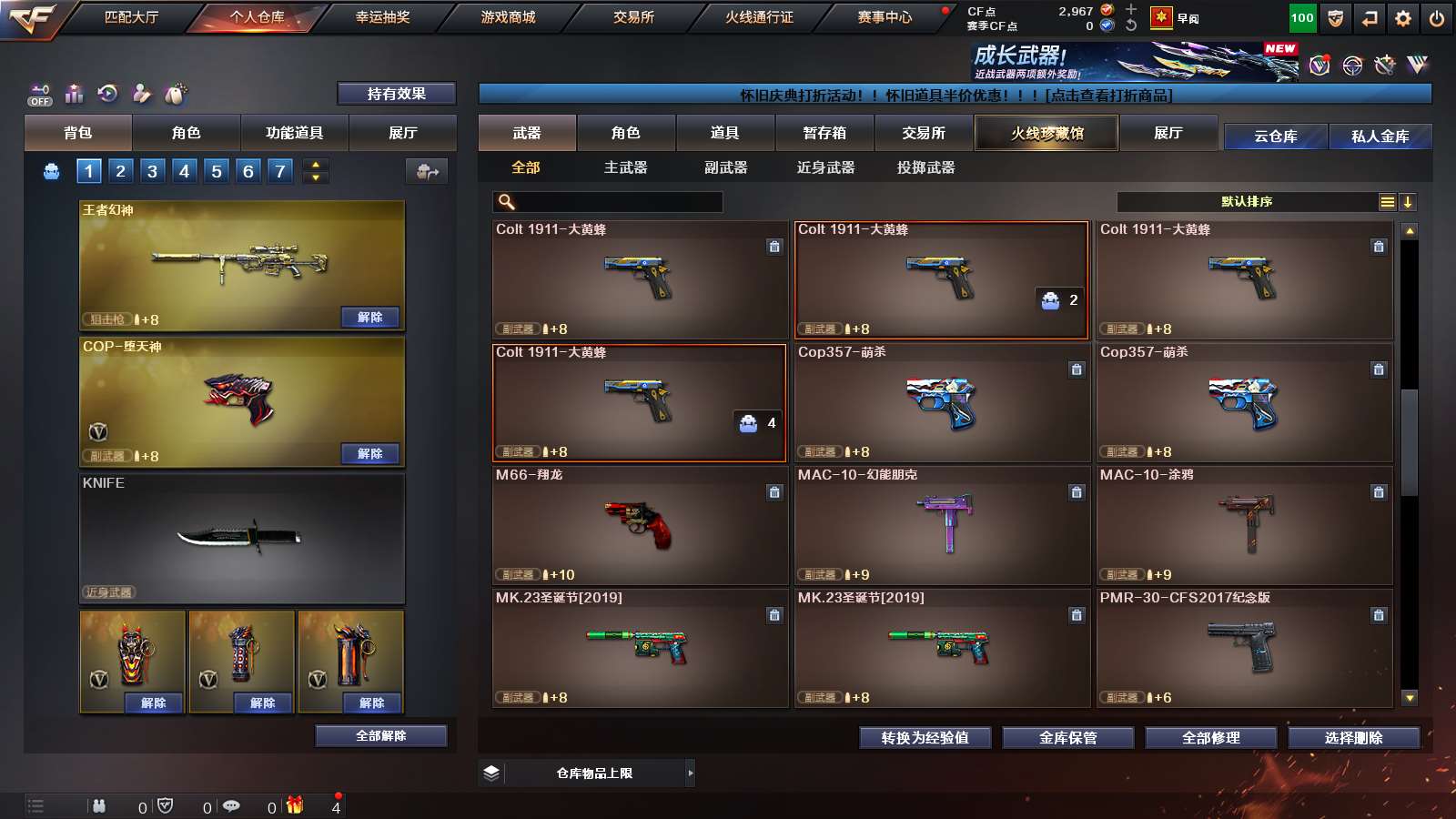Choose the MAC-10-幻能朋克 weapon tile
1456x819 pixels.
pos(942,525)
